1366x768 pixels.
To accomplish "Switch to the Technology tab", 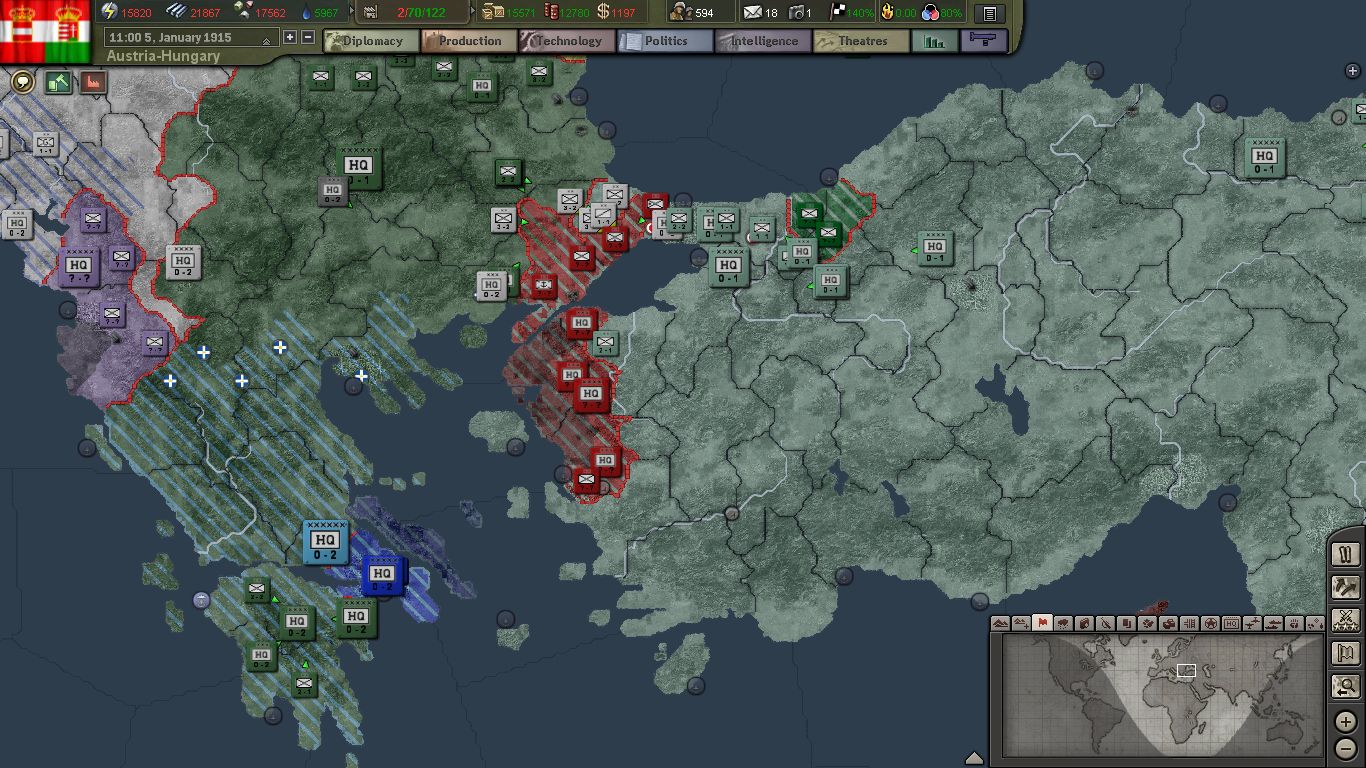I will (566, 41).
